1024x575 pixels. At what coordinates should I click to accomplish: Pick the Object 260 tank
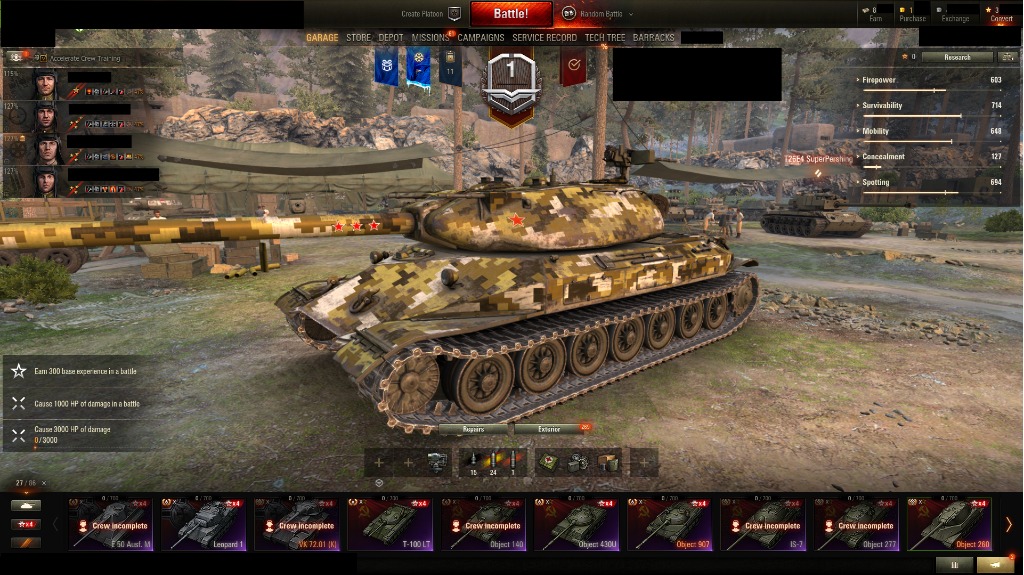(948, 524)
